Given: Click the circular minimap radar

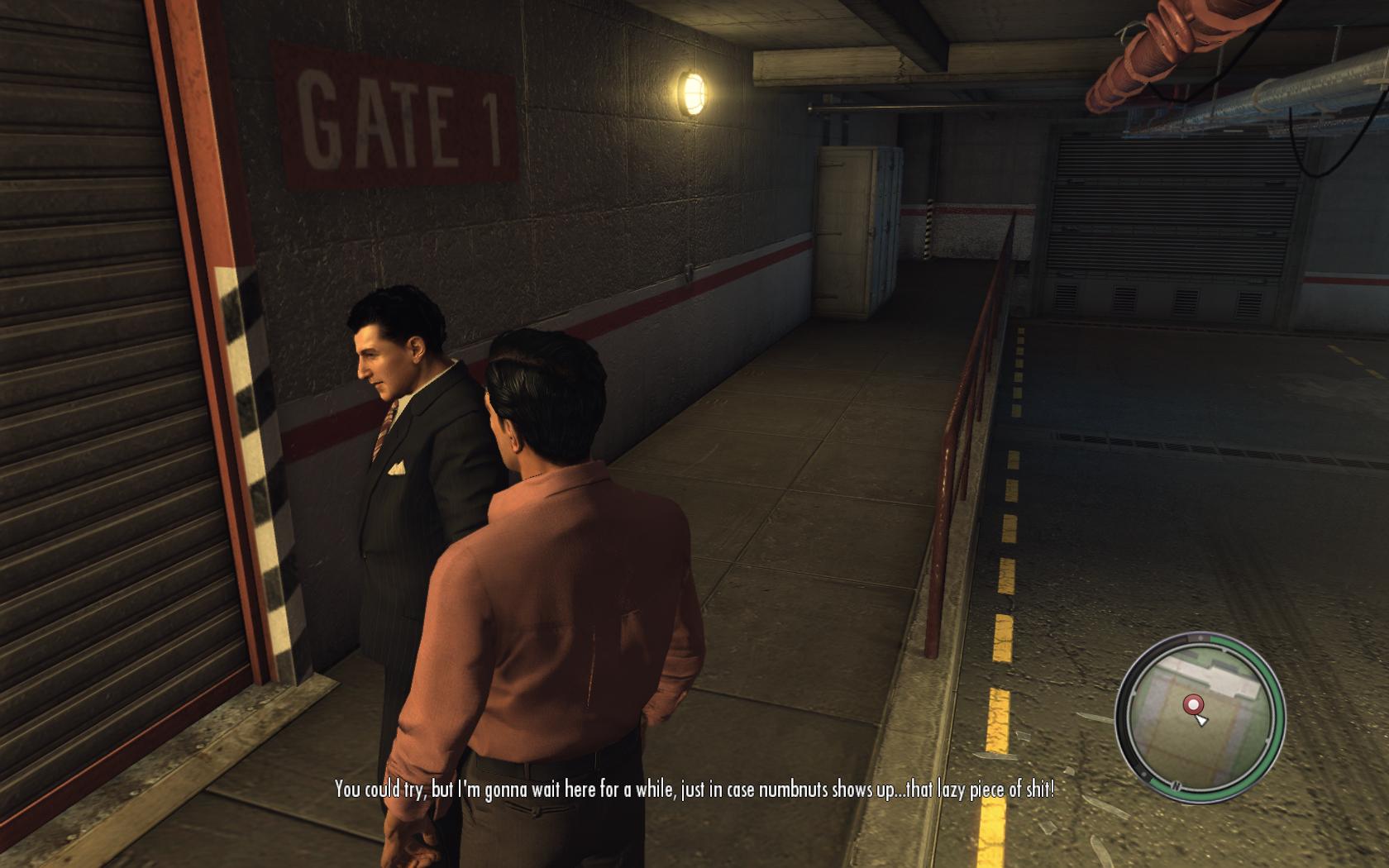Looking at the screenshot, I should point(1200,716).
